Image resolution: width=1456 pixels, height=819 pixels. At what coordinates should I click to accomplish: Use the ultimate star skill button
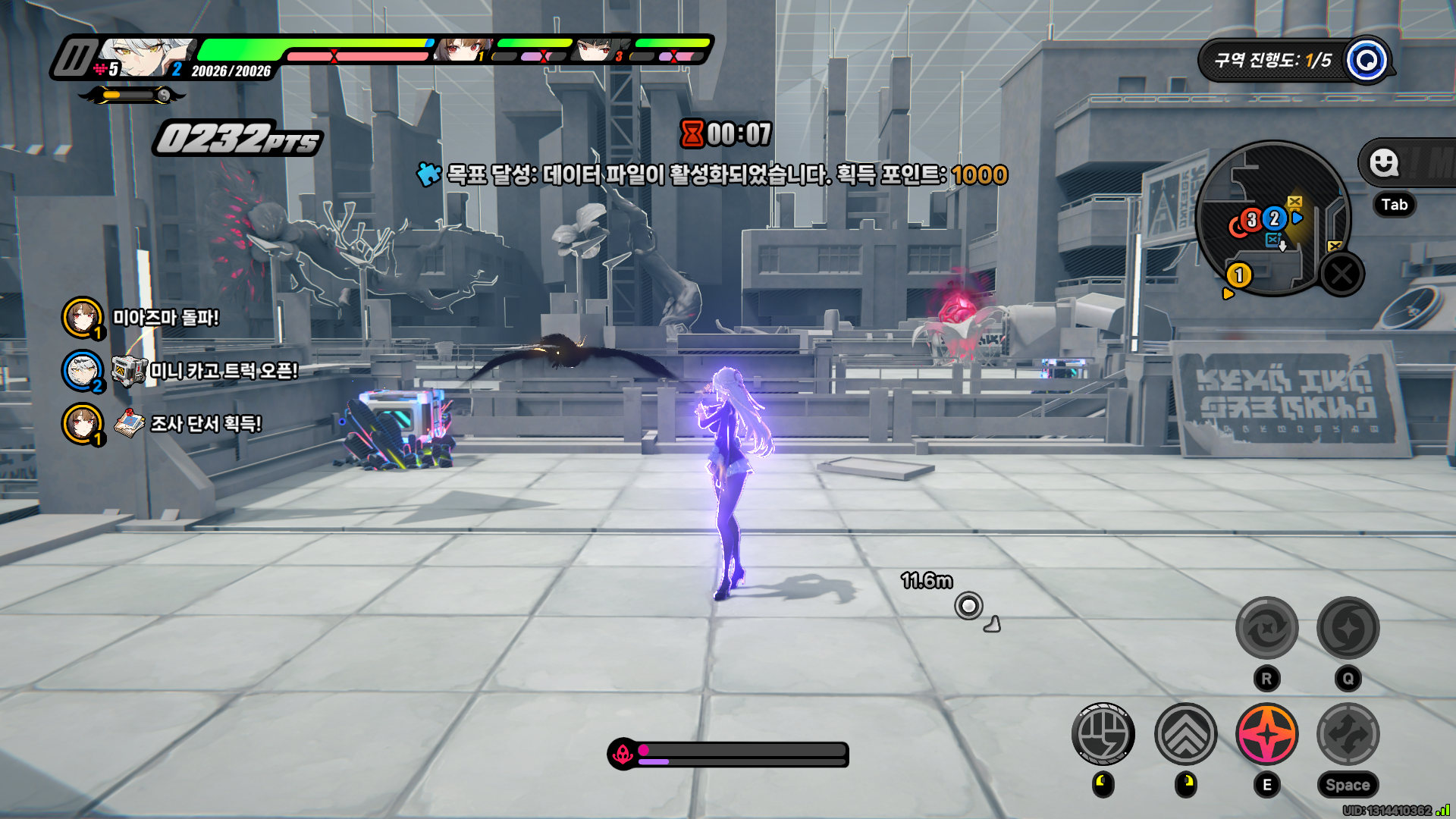pyautogui.click(x=1348, y=628)
